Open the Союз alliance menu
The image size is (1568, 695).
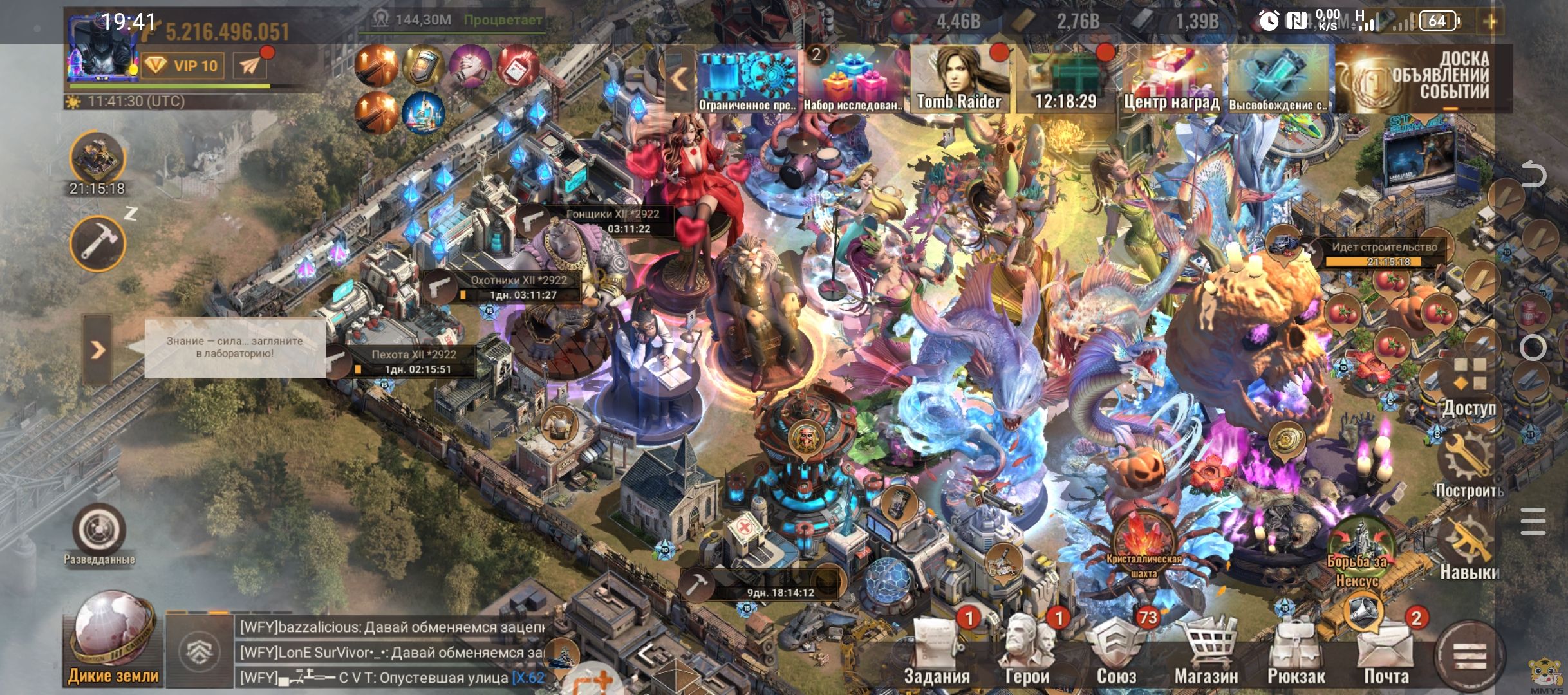point(1115,650)
